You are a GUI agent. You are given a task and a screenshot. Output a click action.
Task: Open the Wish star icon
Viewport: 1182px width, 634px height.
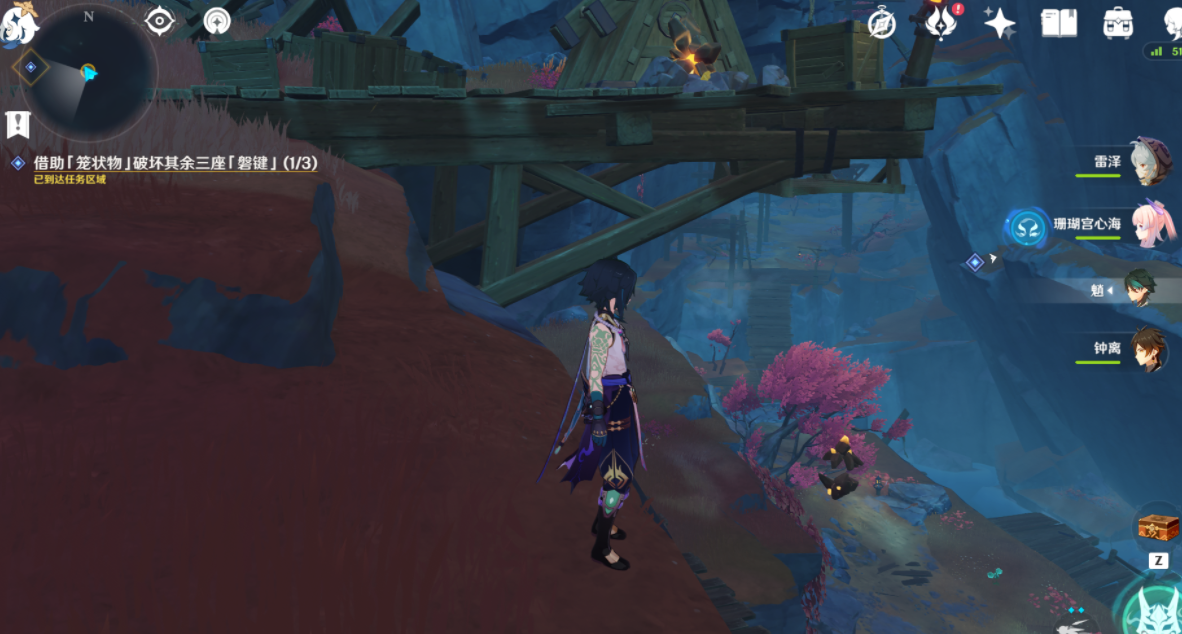pos(999,23)
